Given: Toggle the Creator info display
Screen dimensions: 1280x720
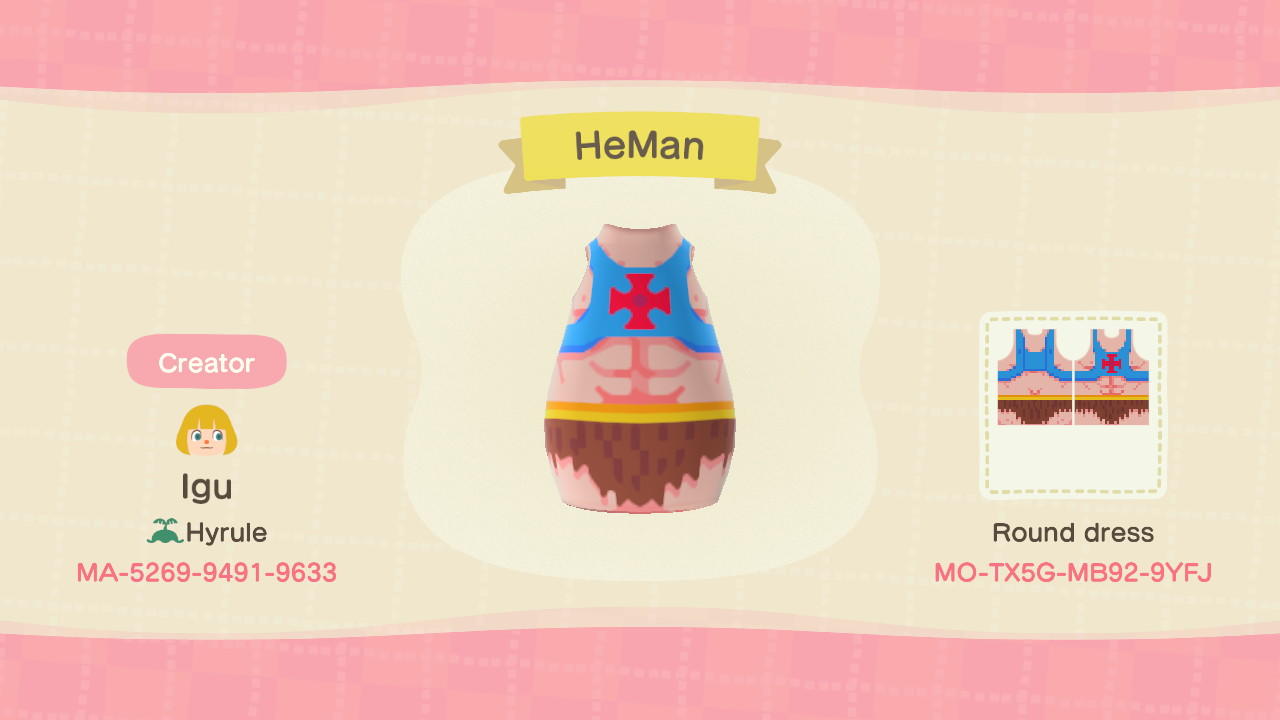Looking at the screenshot, I should pyautogui.click(x=206, y=362).
